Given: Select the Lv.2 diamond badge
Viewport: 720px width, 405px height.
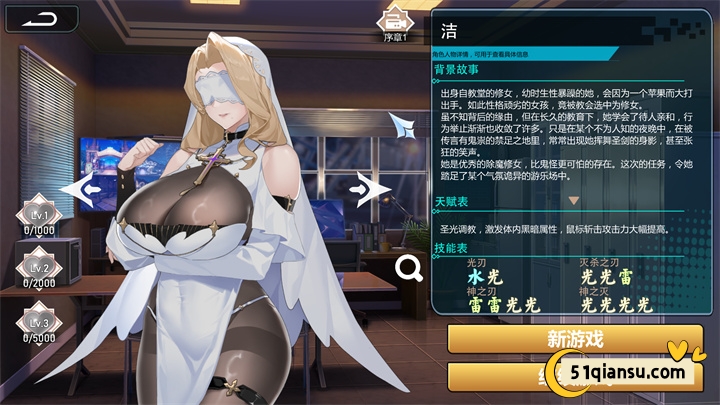Looking at the screenshot, I should [x=38, y=269].
